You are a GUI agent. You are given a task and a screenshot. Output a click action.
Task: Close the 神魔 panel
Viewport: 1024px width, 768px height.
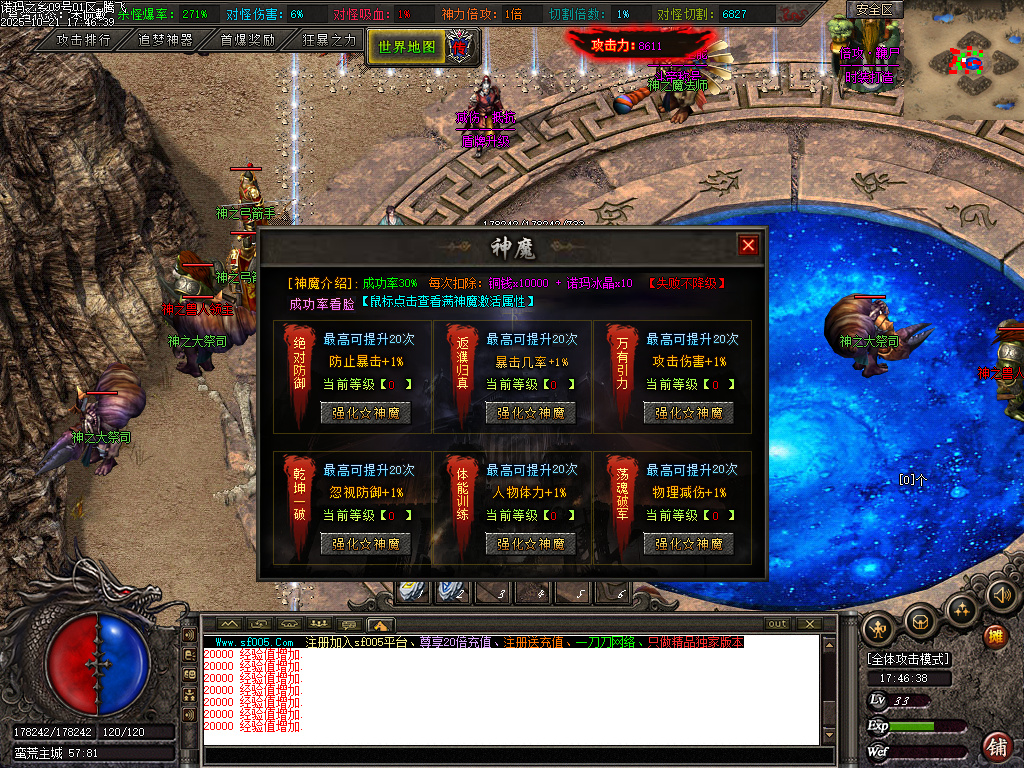pyautogui.click(x=747, y=245)
